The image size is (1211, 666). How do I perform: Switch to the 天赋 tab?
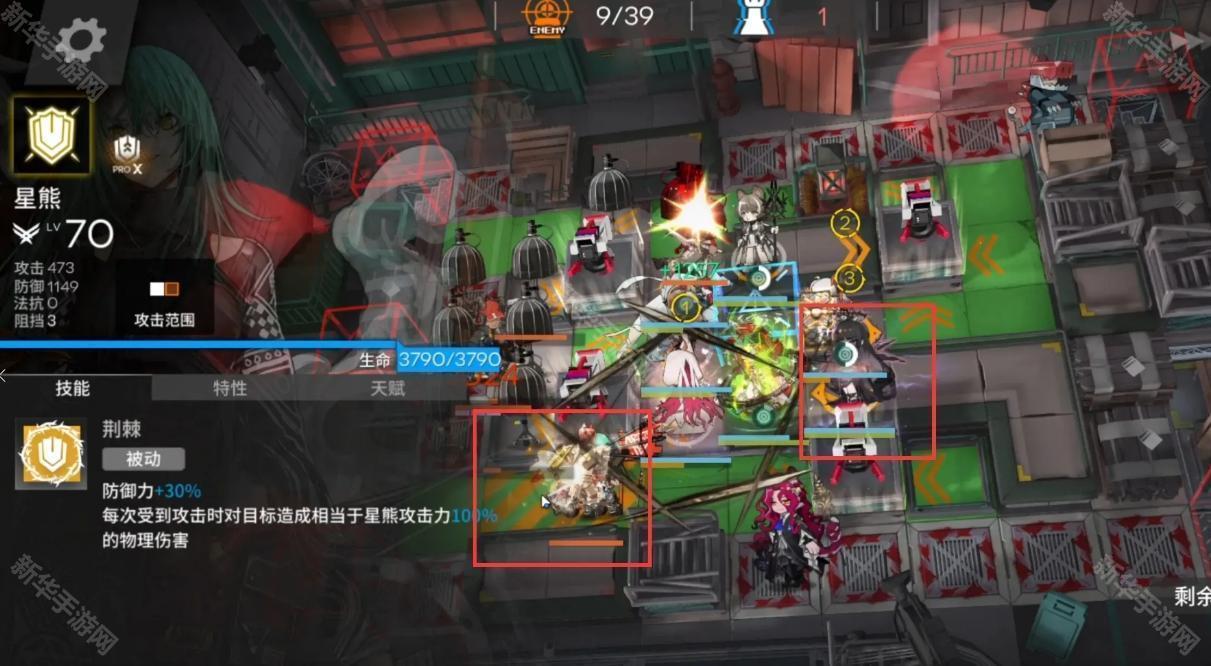tap(388, 388)
